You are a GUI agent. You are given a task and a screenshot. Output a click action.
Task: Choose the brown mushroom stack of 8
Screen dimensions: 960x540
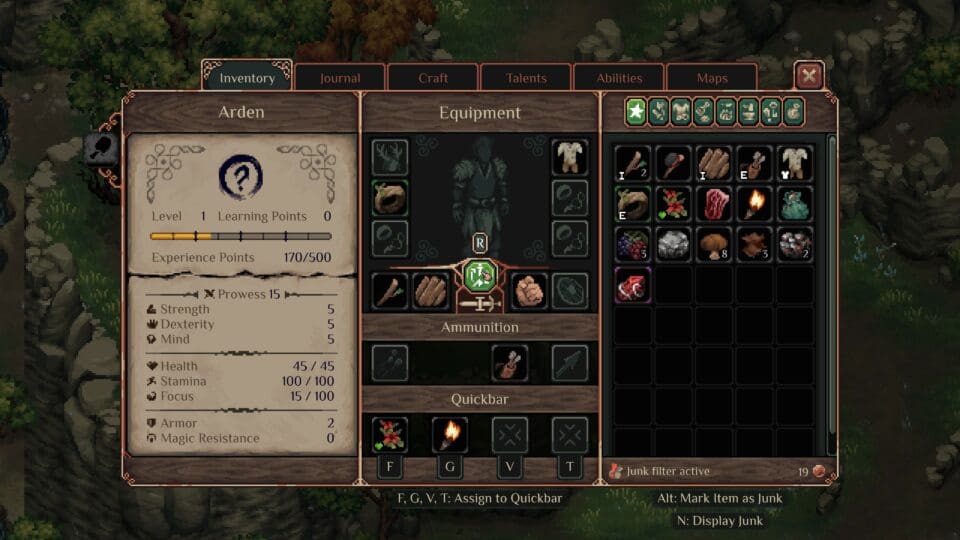click(x=714, y=244)
